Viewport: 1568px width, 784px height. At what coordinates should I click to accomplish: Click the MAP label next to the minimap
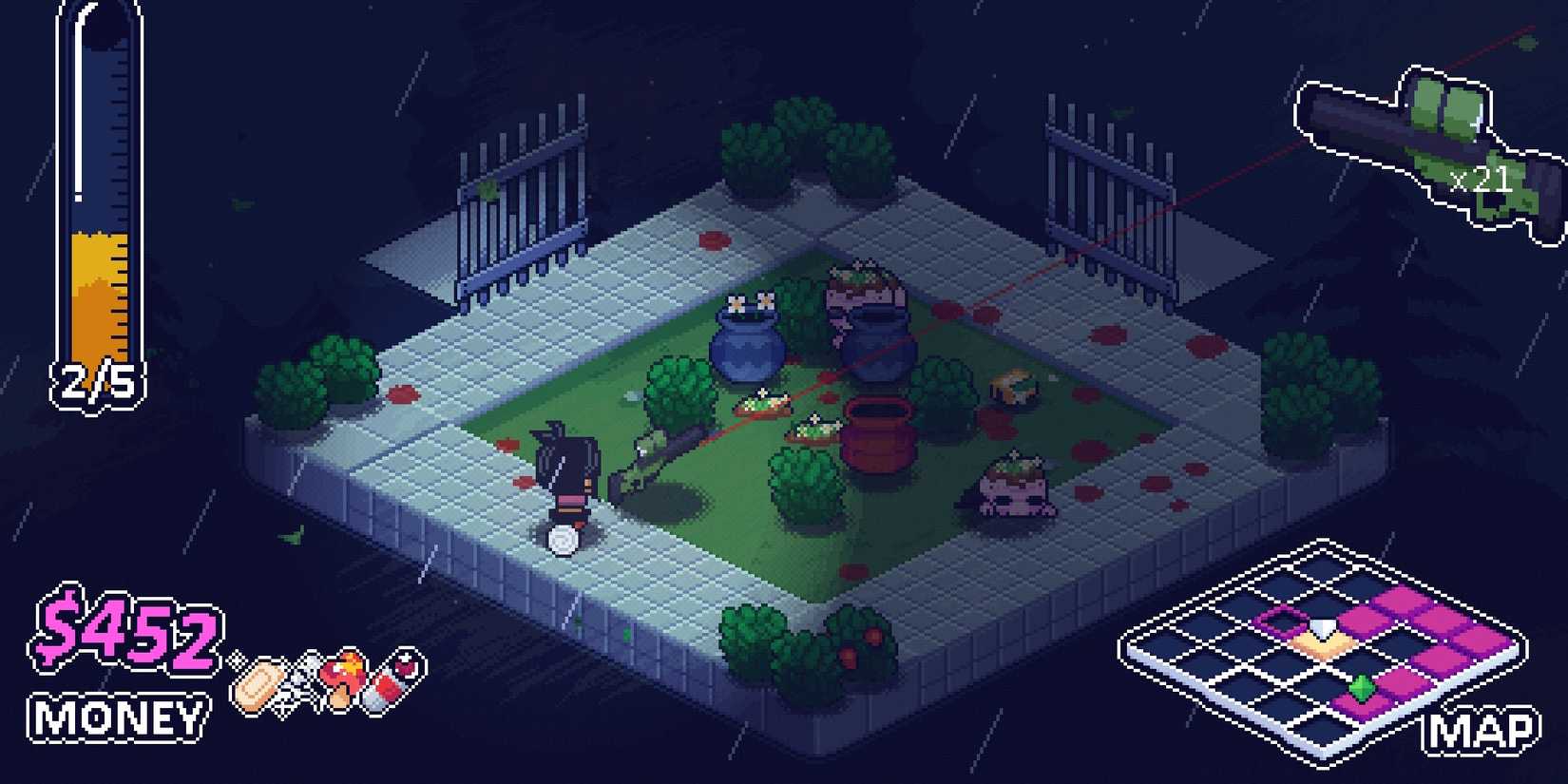coord(1478,732)
